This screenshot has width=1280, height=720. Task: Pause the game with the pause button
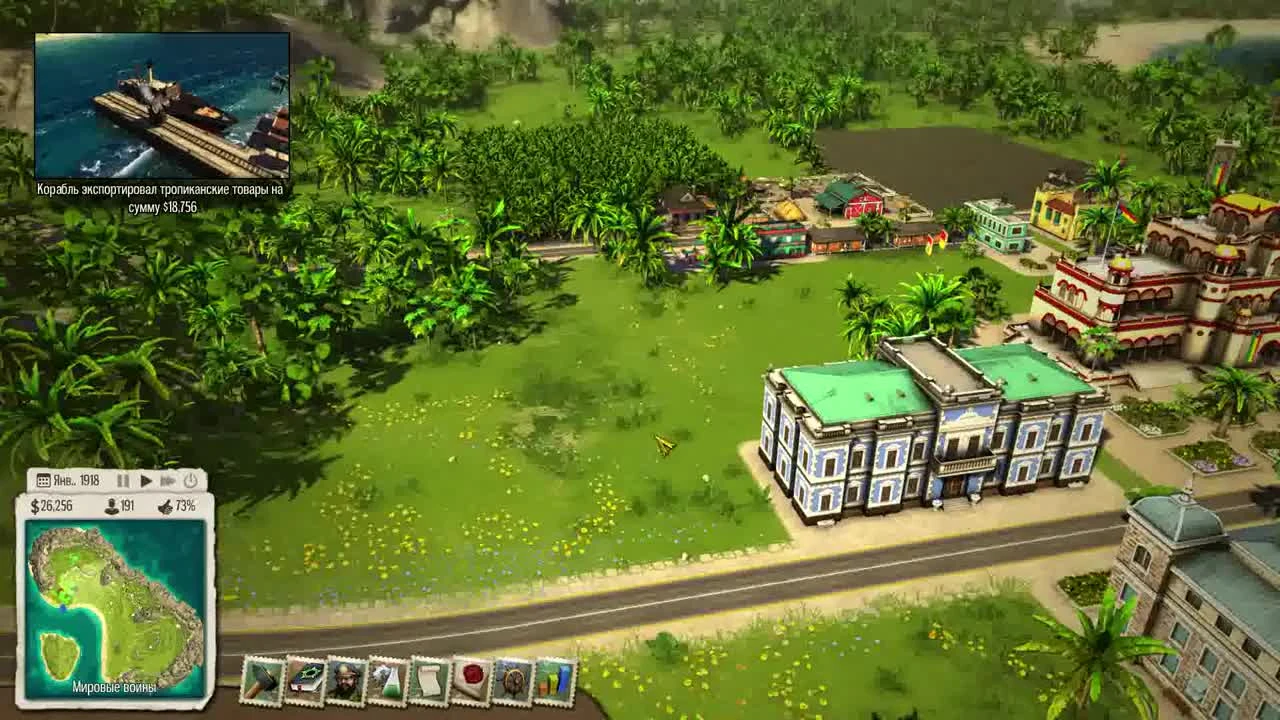[123, 482]
